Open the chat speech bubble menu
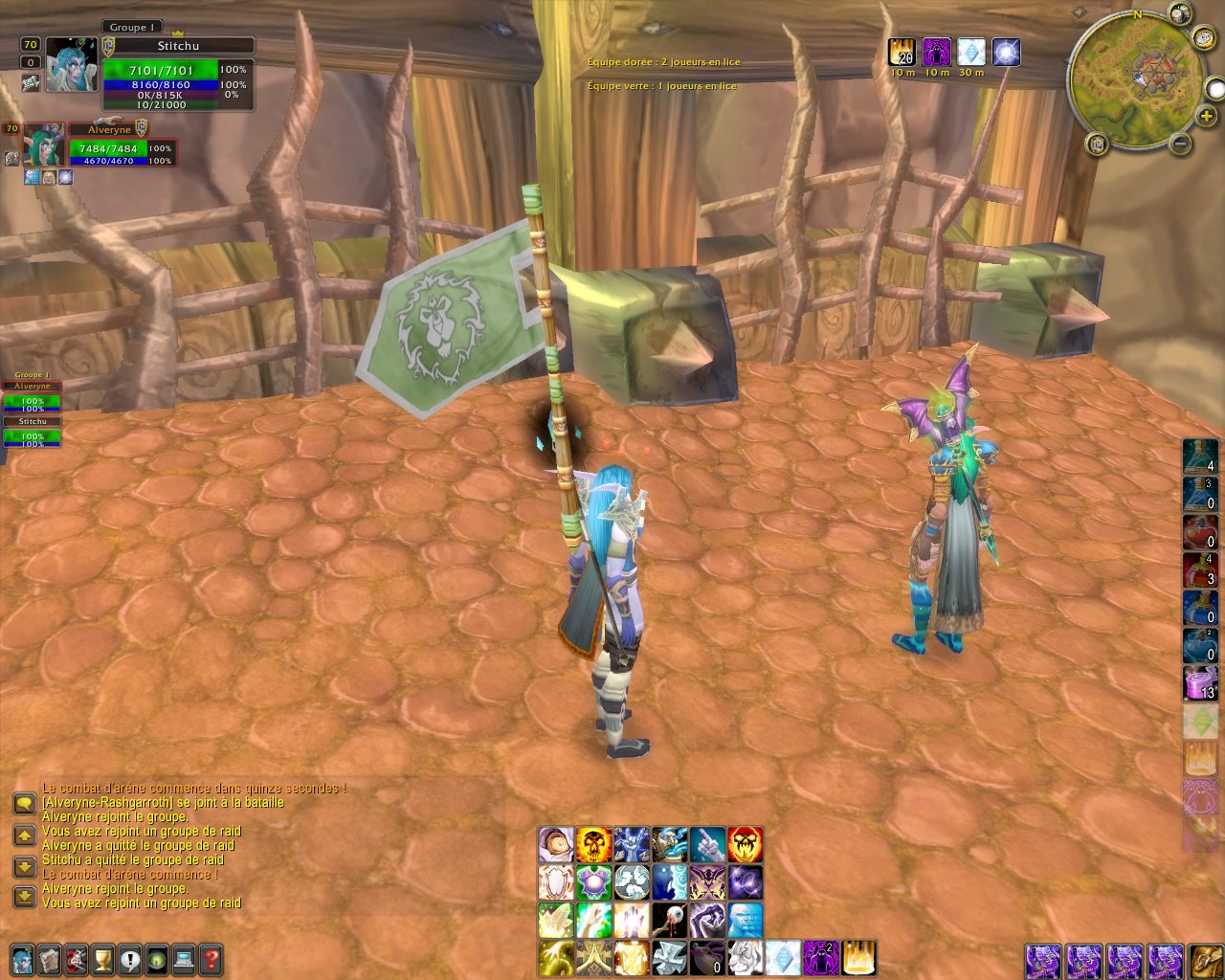 [24, 802]
